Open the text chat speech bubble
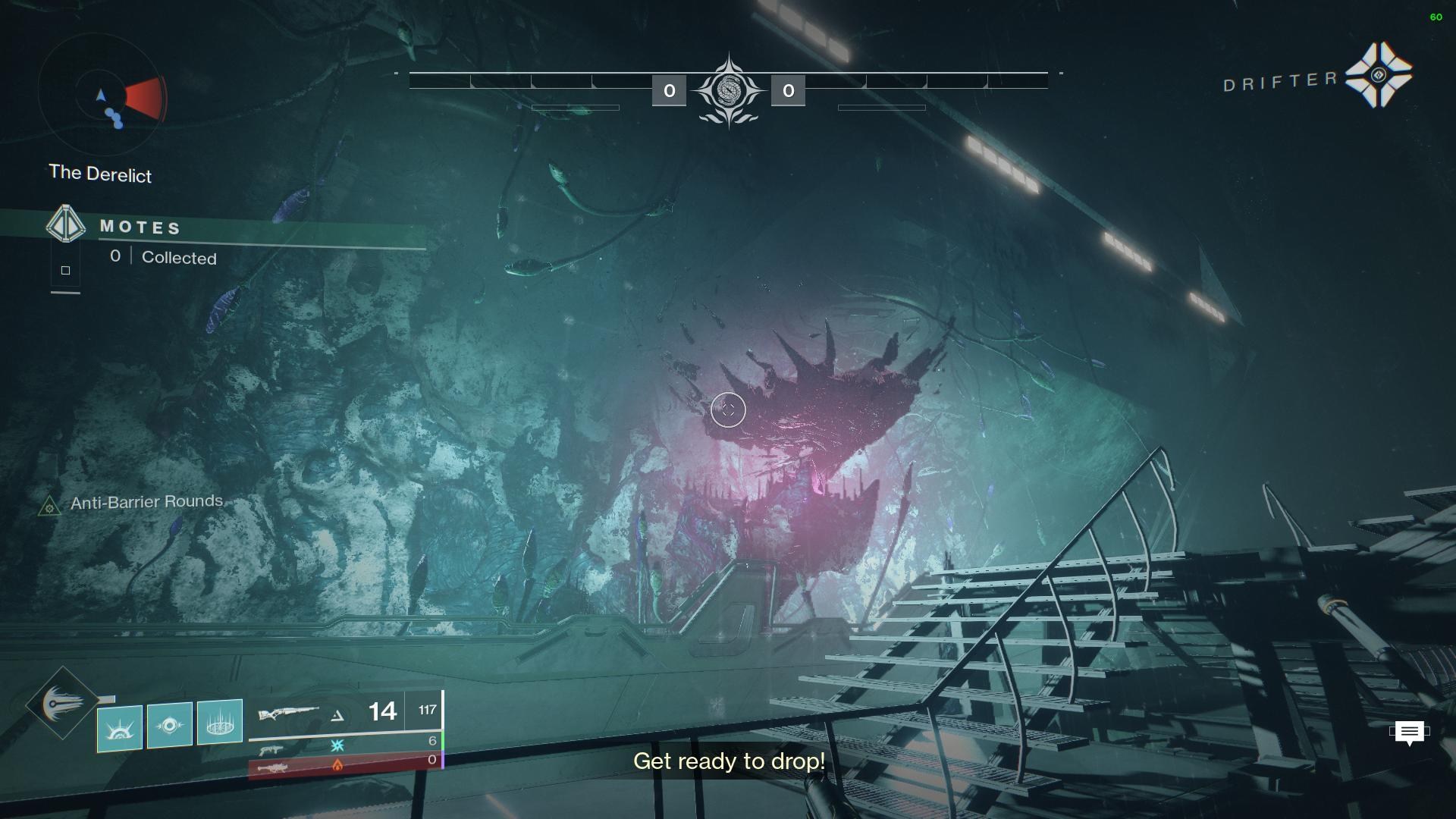The width and height of the screenshot is (1456, 819). point(1409,733)
